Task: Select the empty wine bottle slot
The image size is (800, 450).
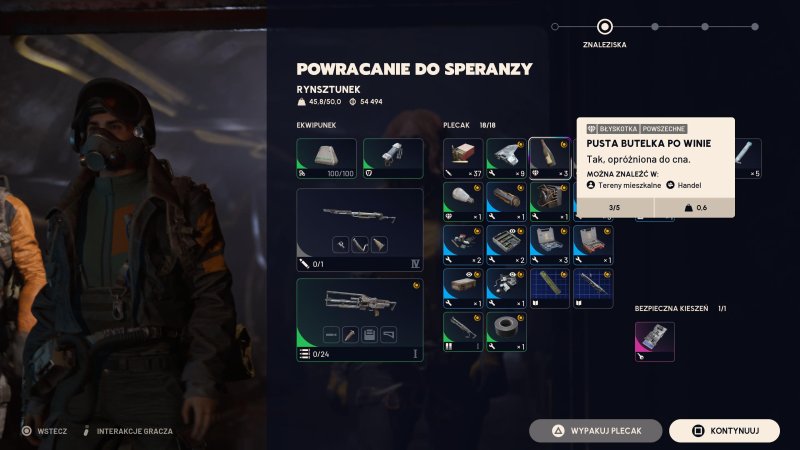Action: pos(549,157)
